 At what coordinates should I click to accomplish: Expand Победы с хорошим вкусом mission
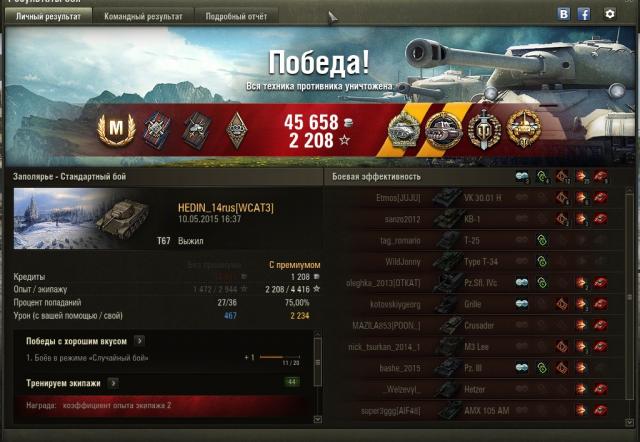coord(140,340)
